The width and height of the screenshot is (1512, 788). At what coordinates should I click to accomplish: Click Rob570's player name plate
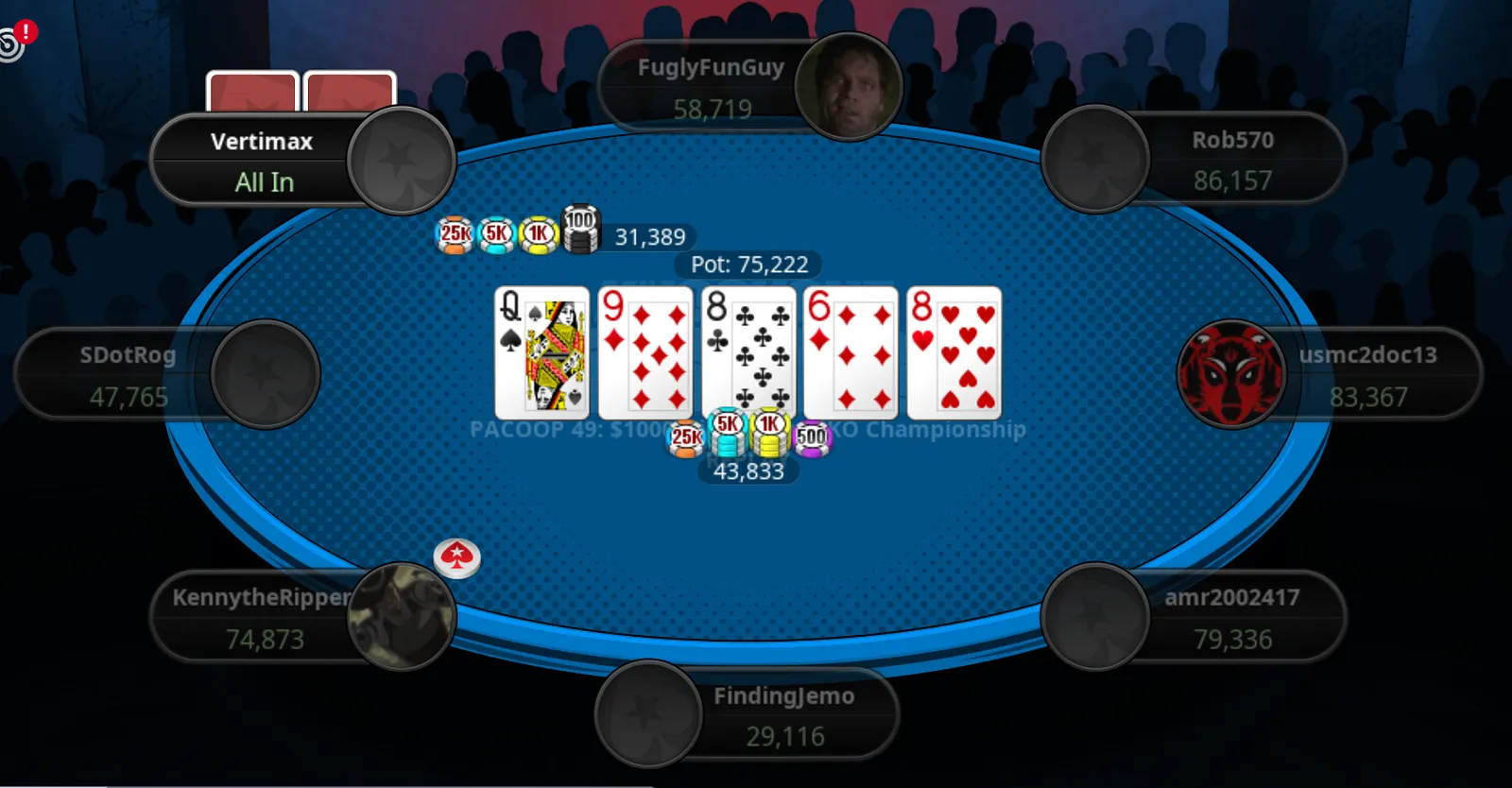[1232, 159]
